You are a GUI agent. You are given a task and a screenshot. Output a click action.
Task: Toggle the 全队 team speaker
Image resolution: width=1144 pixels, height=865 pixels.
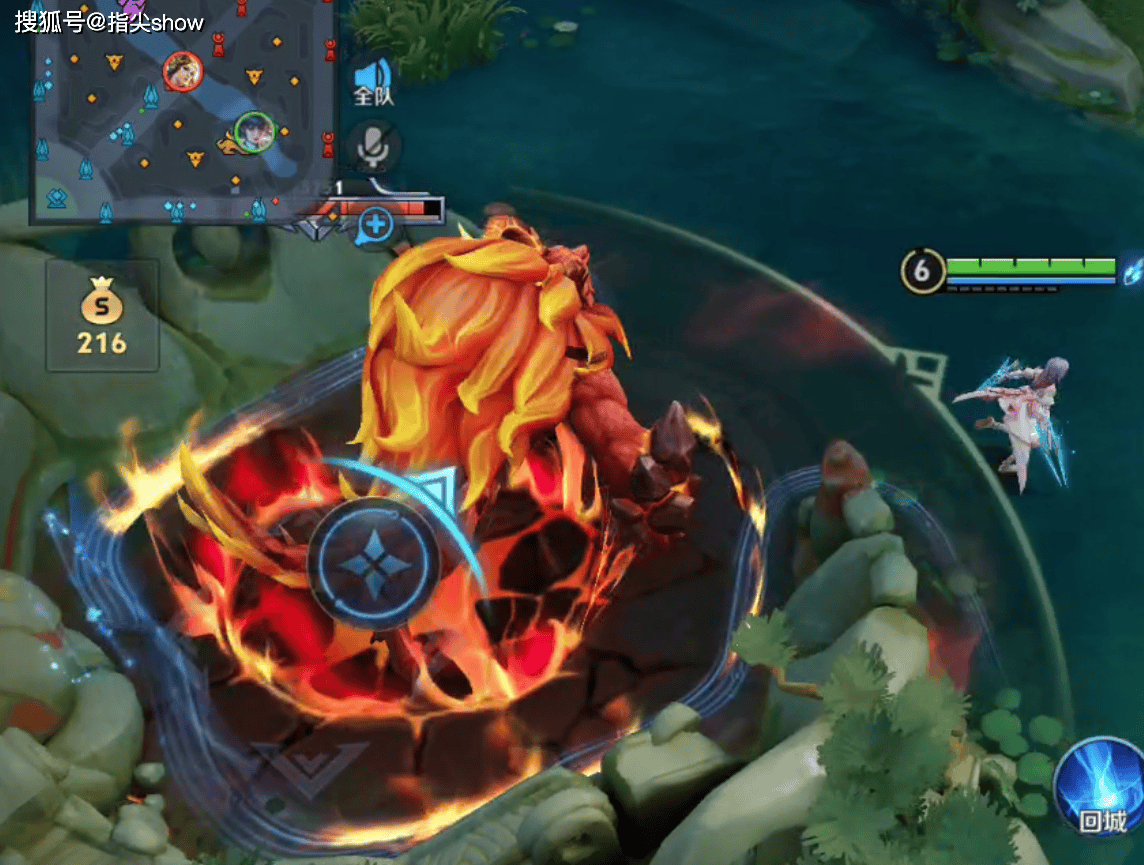(x=374, y=80)
